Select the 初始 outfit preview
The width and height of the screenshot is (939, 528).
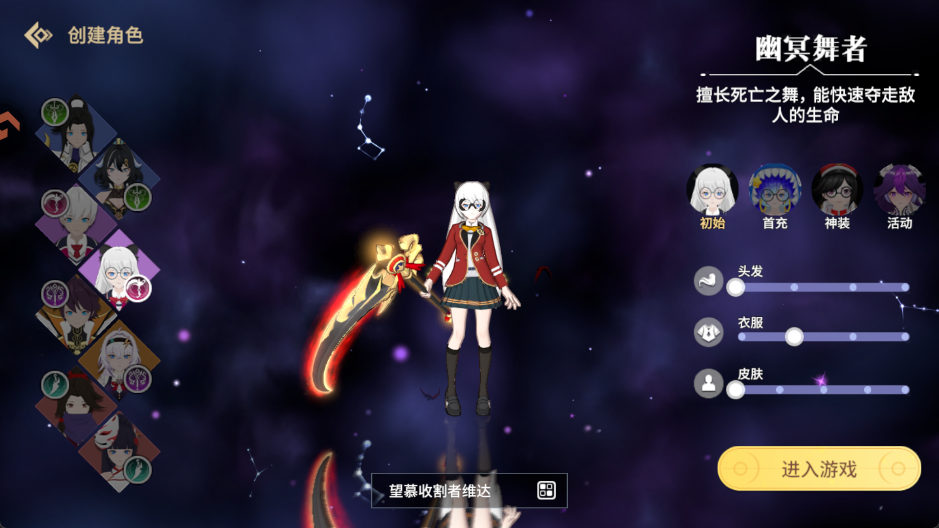coord(712,189)
